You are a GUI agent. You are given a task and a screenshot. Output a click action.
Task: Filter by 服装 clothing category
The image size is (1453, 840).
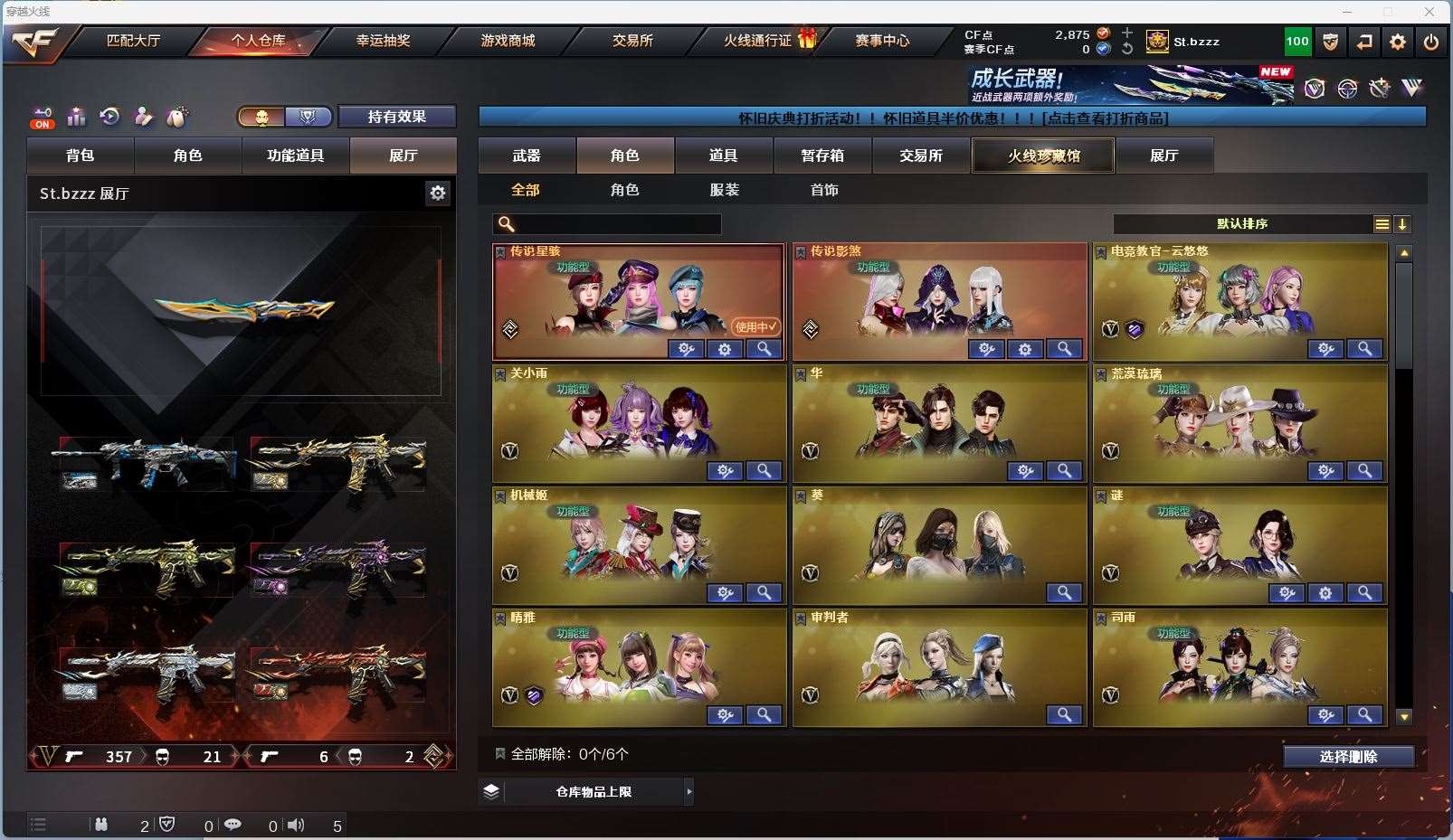point(725,190)
